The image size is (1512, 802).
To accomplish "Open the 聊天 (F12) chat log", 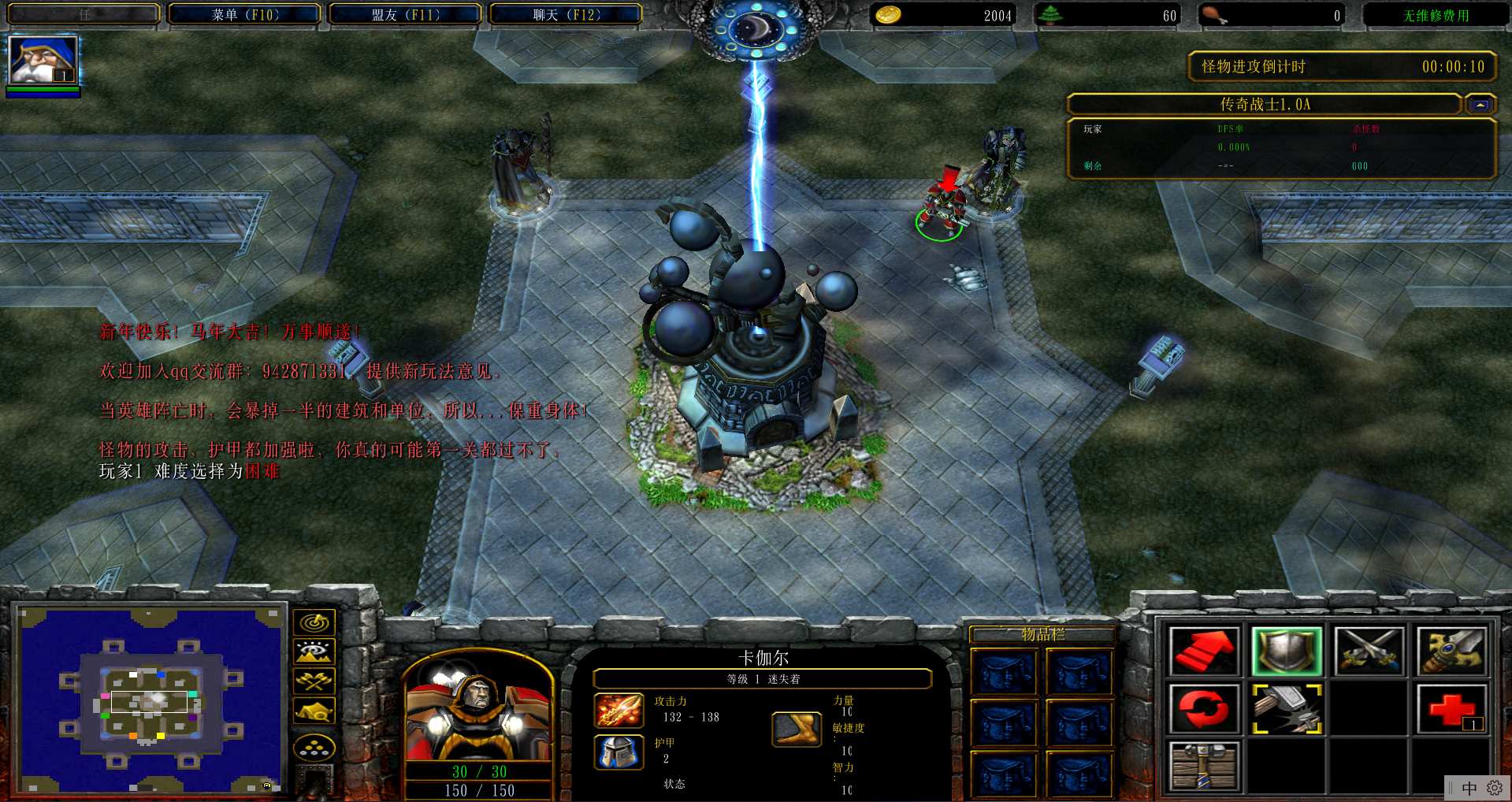I will pyautogui.click(x=567, y=14).
